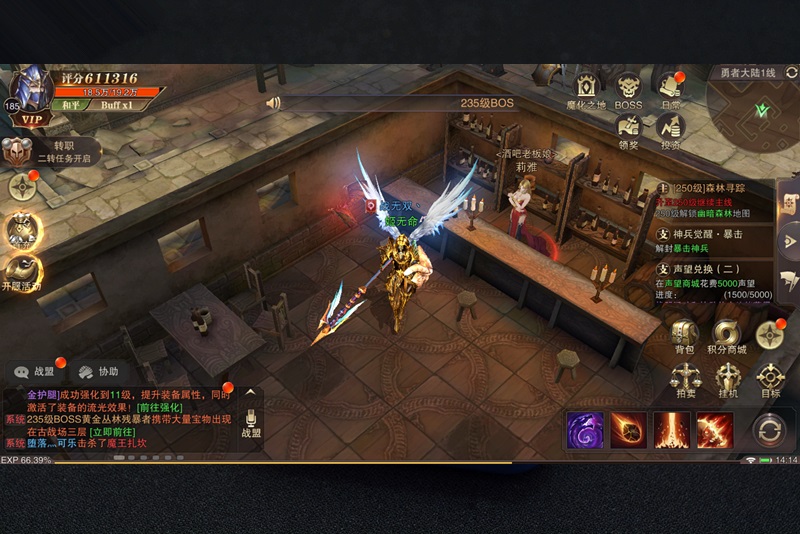Choose the 目标 target button
Screen dimensions: 800x534
click(770, 381)
